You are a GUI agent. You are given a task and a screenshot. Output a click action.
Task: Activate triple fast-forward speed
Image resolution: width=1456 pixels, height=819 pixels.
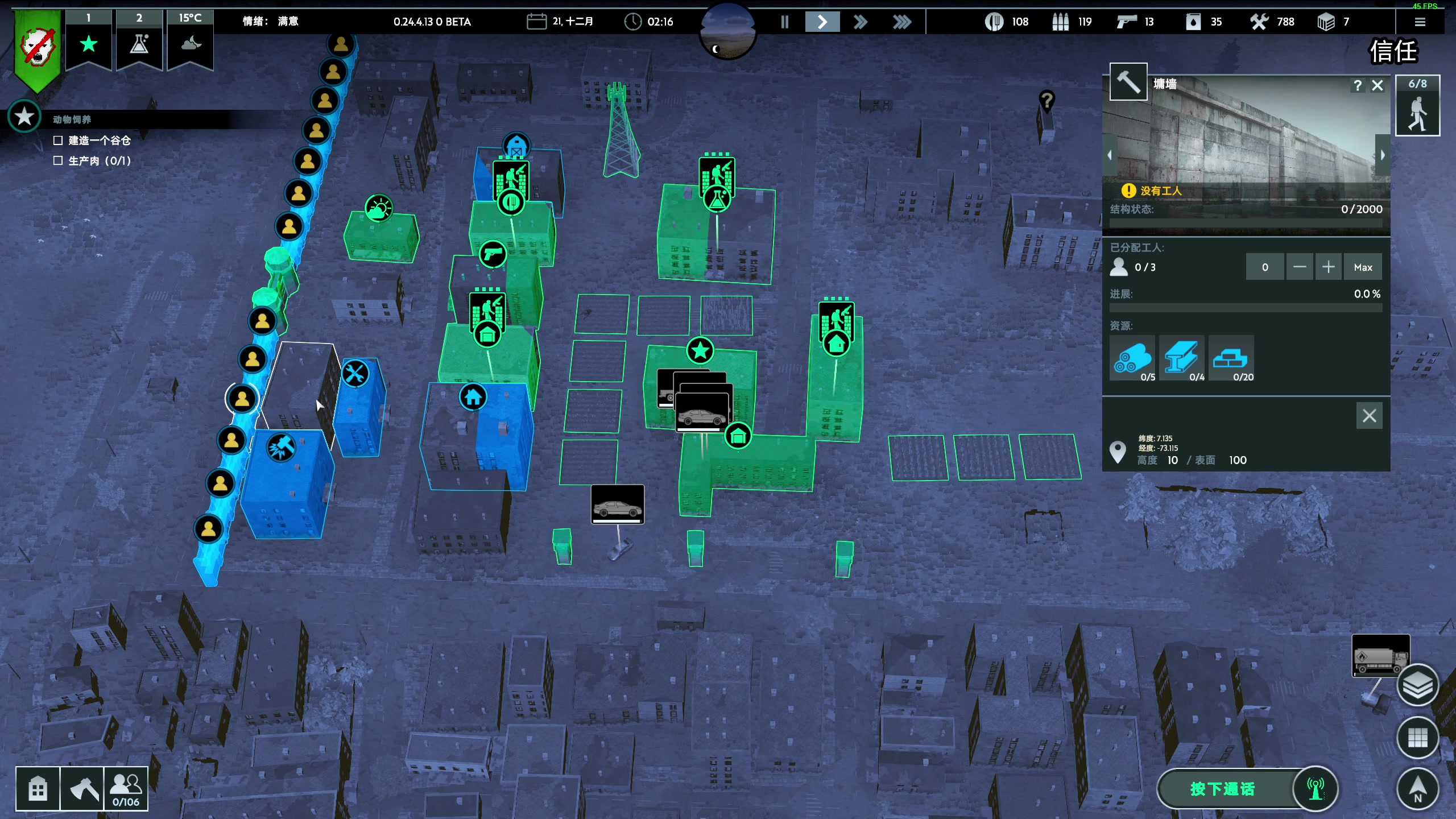[901, 22]
